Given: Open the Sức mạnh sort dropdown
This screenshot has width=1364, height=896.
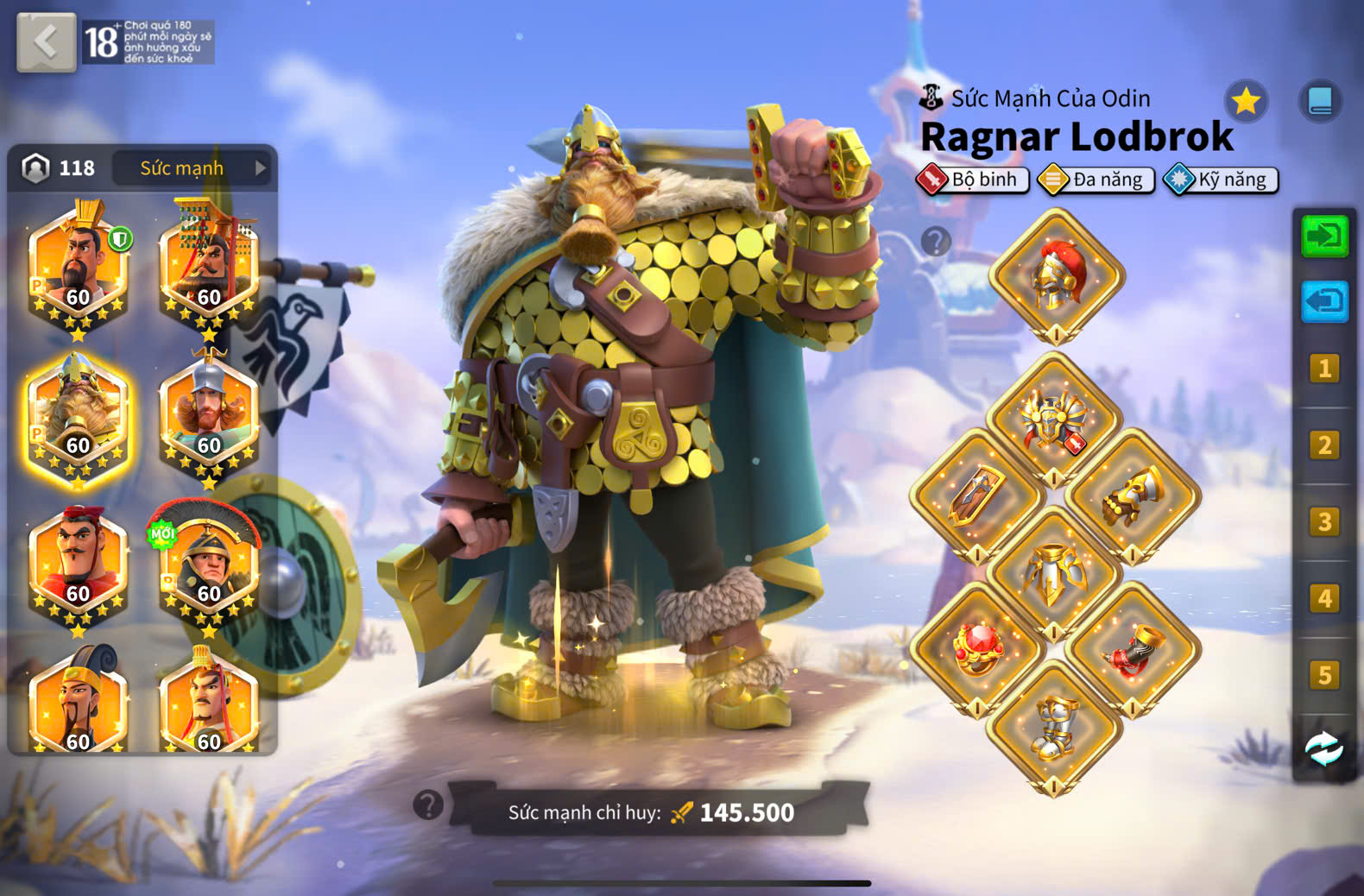Looking at the screenshot, I should pos(192,168).
